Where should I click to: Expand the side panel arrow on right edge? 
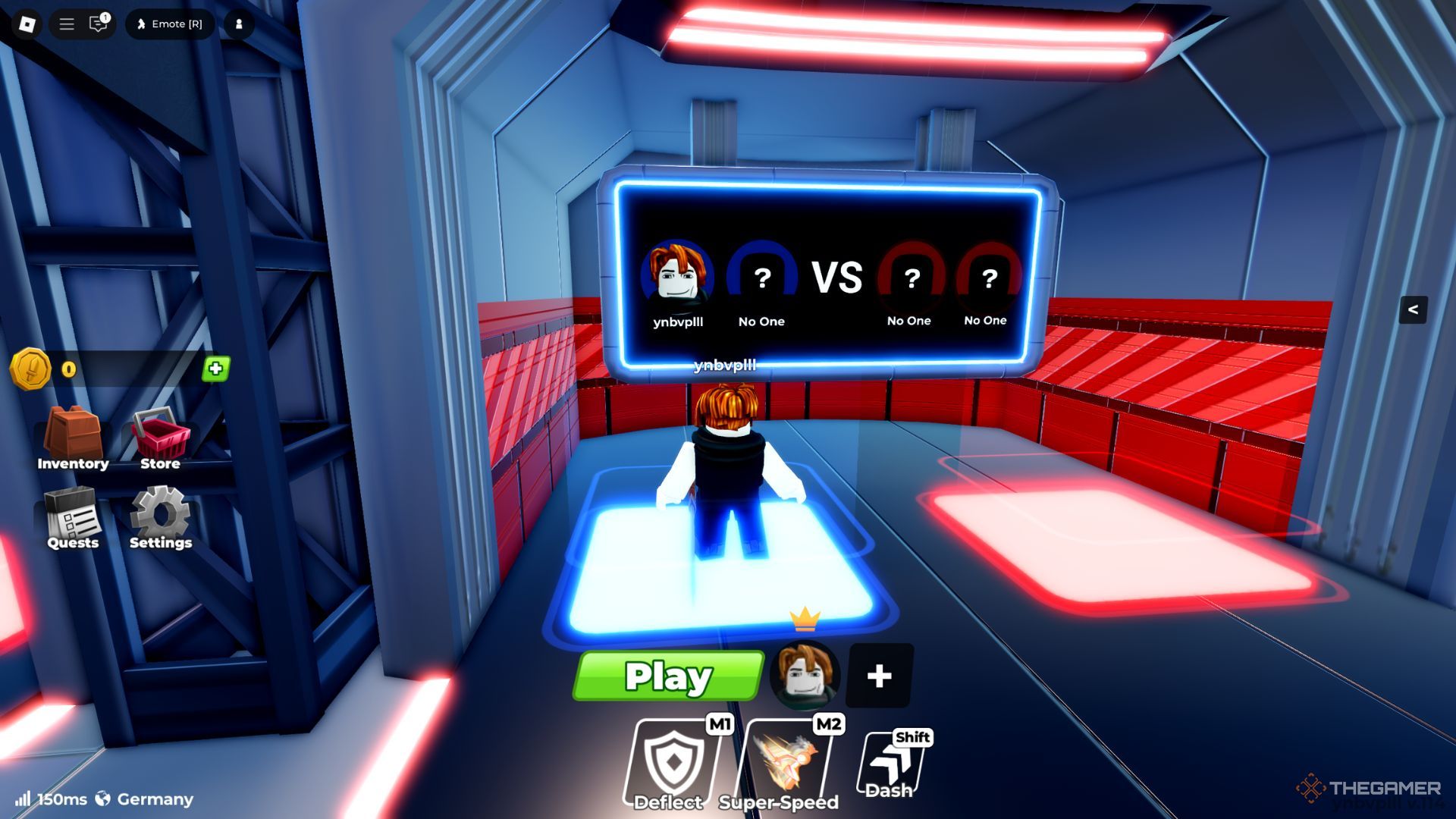[x=1413, y=309]
